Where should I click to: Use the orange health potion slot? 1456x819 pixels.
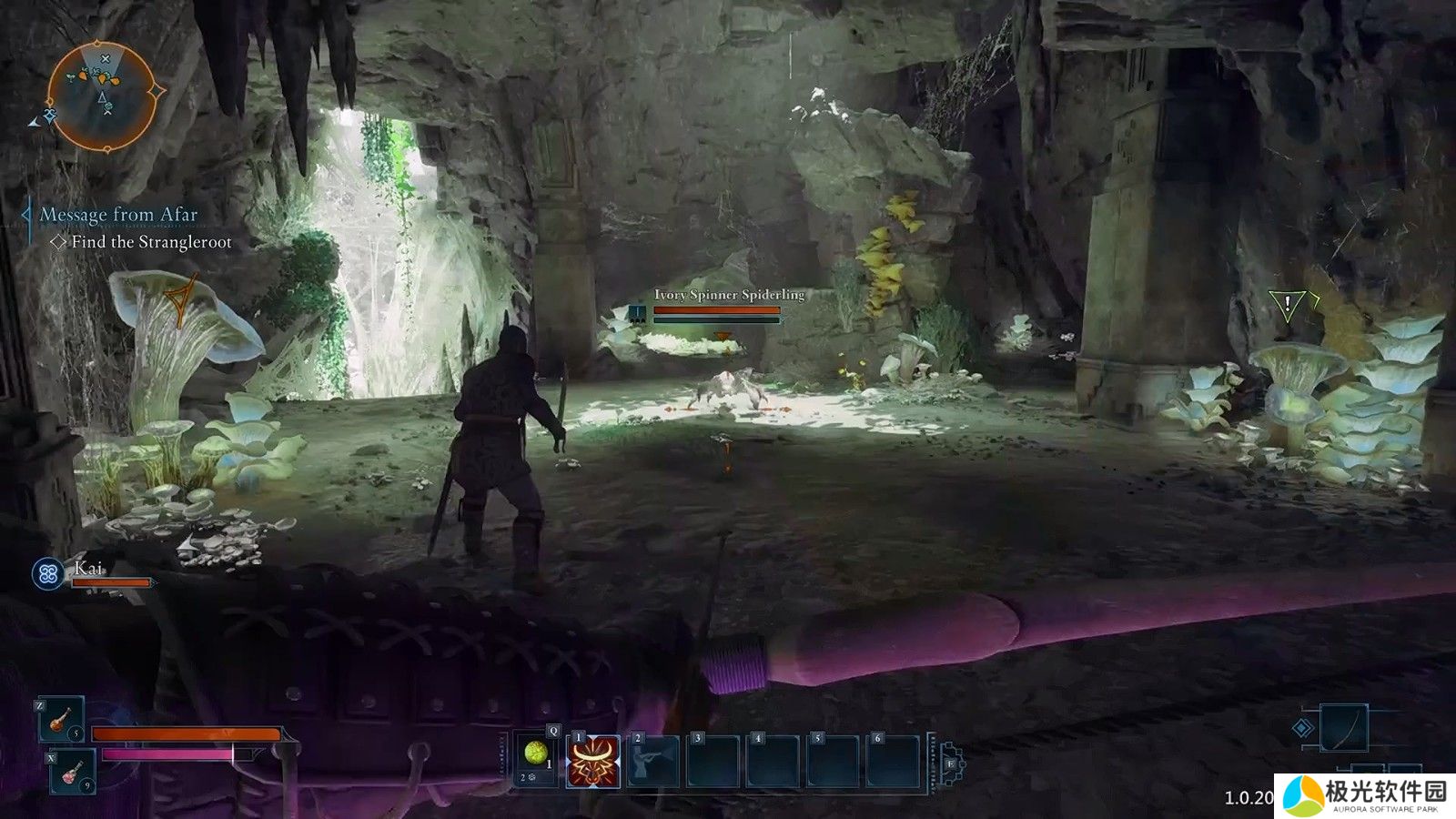(x=62, y=720)
